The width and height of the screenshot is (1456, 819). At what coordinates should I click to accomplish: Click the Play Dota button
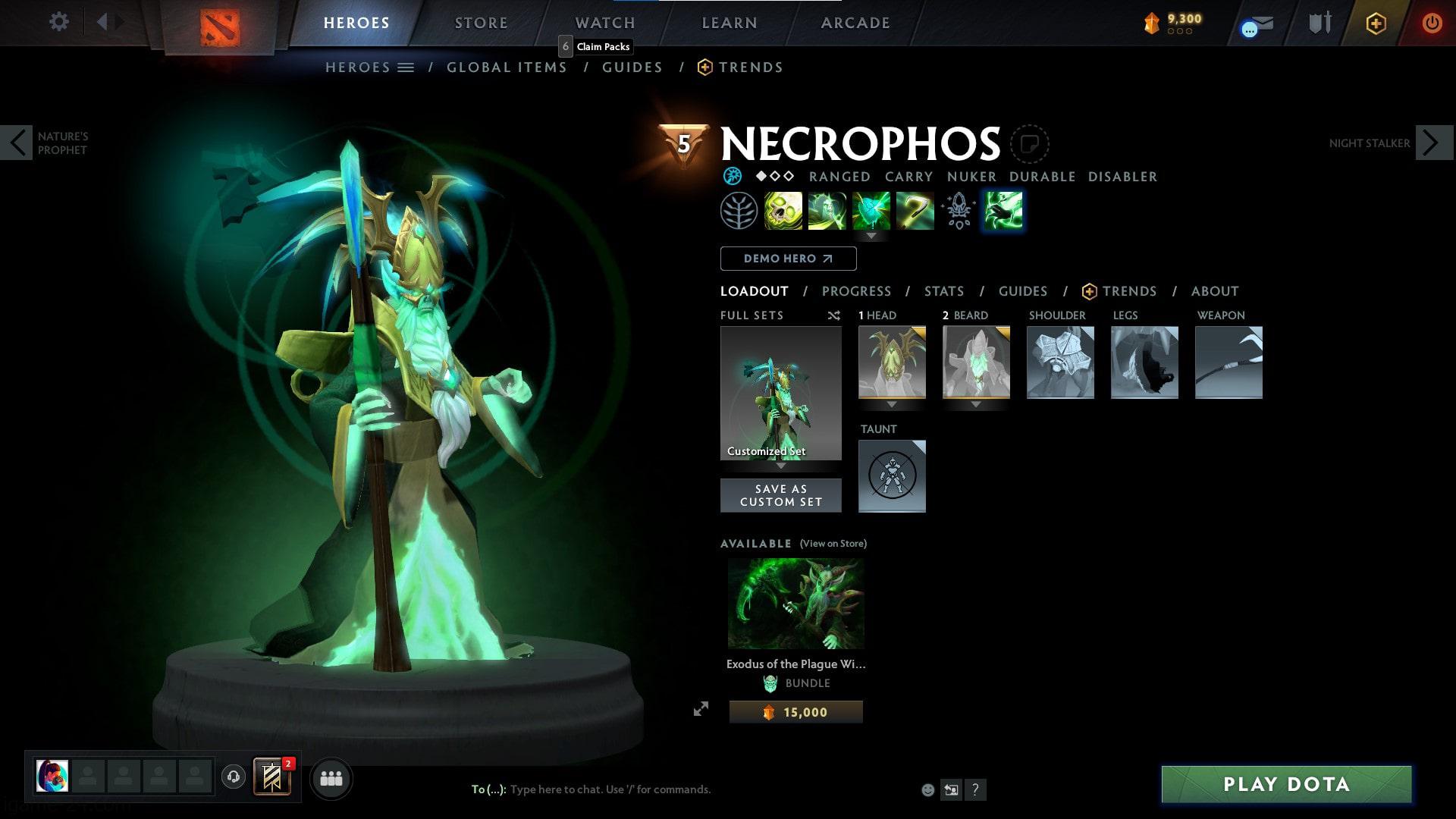[1286, 784]
